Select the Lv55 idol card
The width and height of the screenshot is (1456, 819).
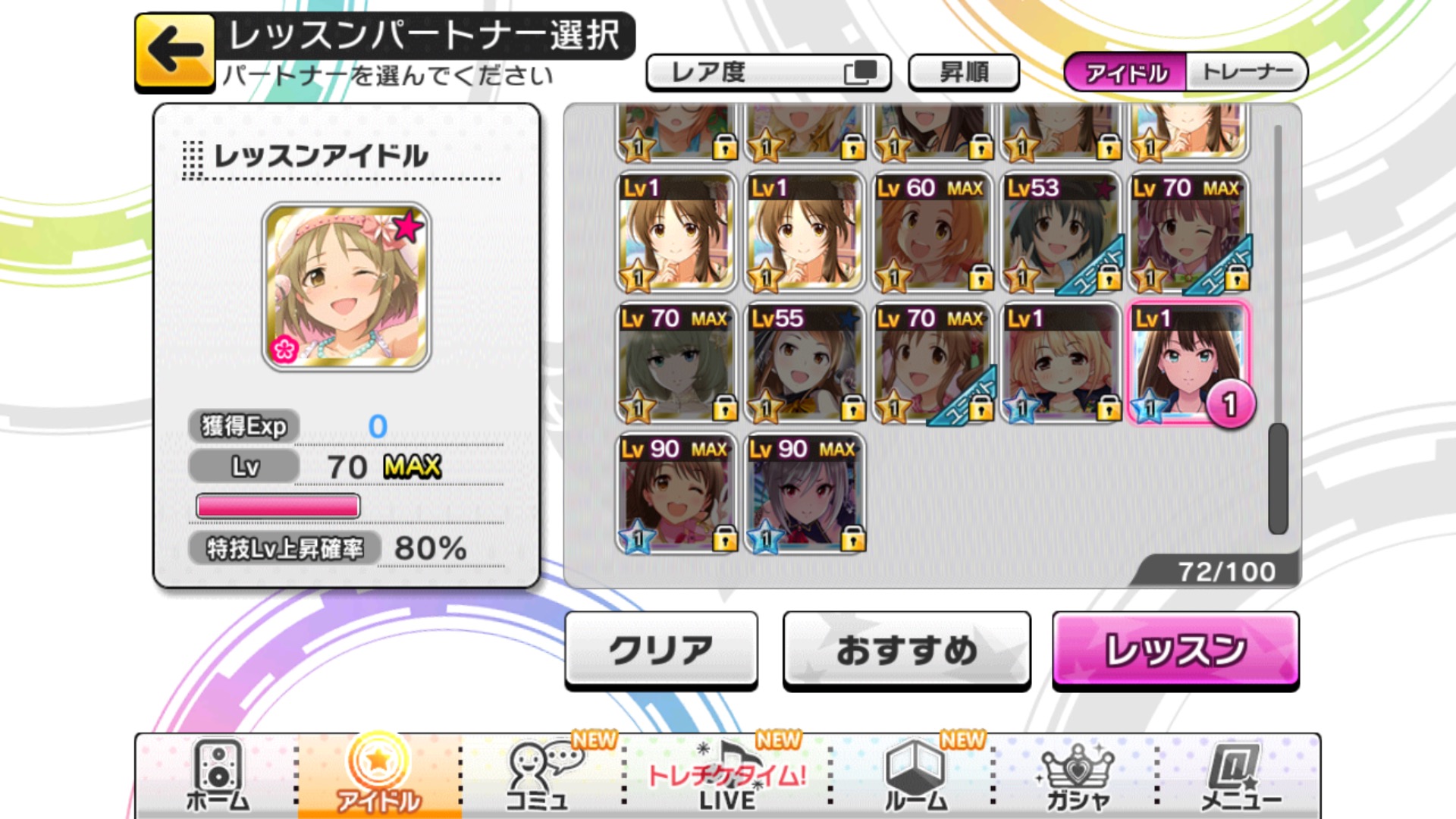click(x=804, y=362)
